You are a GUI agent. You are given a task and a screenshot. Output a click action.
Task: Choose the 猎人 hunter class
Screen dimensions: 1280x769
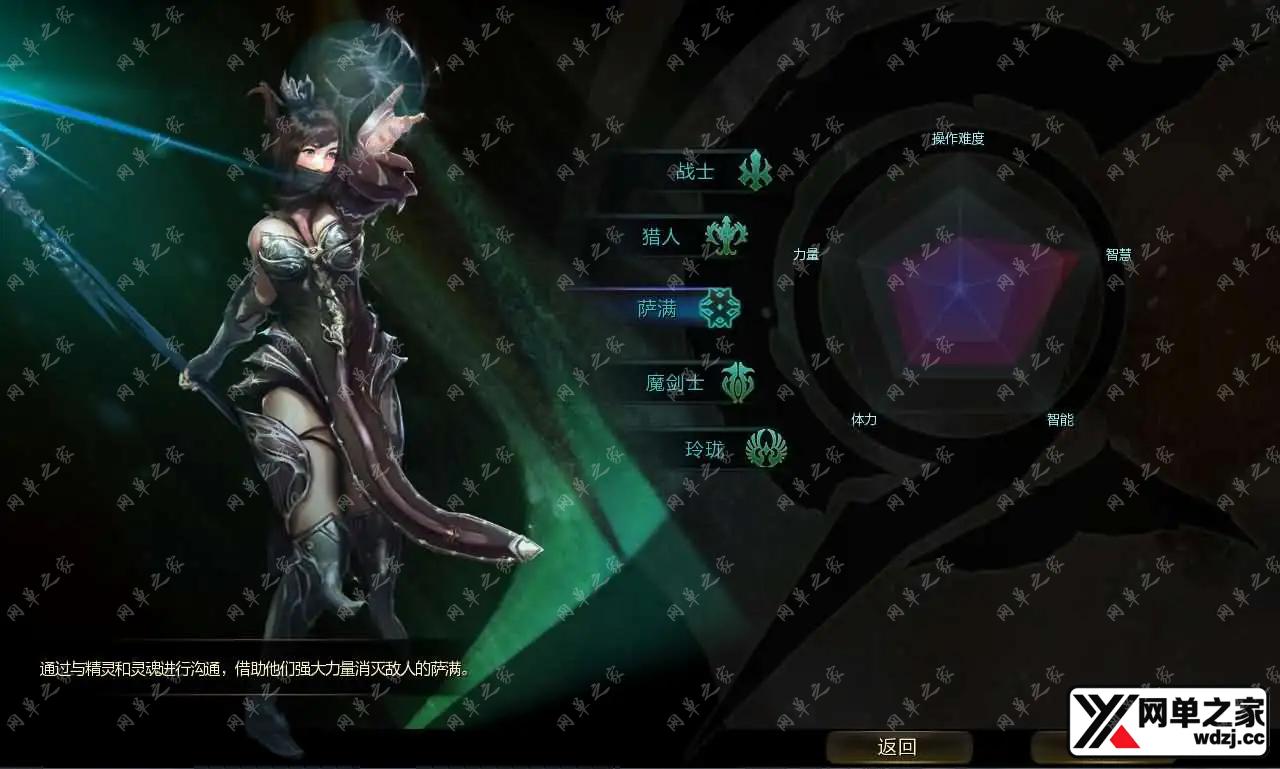pos(662,237)
